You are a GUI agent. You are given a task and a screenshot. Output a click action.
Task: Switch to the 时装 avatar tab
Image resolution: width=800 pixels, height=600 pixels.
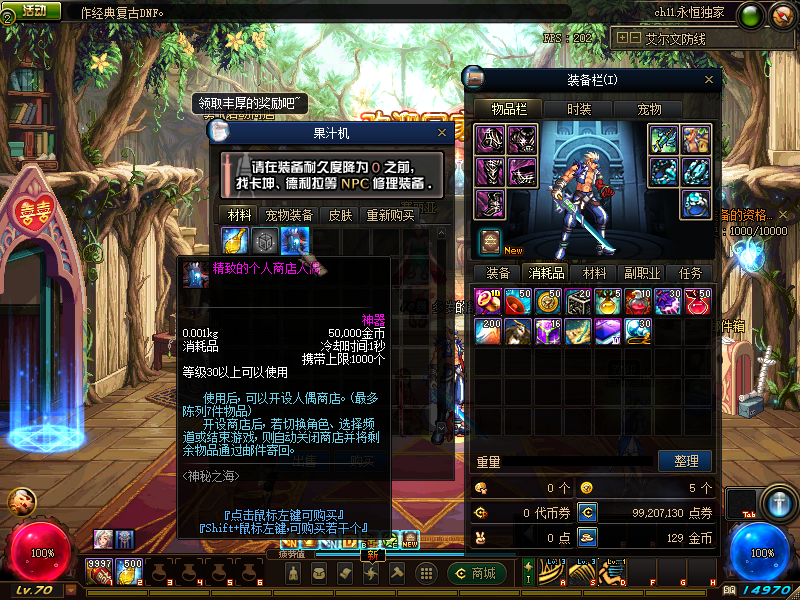point(579,109)
